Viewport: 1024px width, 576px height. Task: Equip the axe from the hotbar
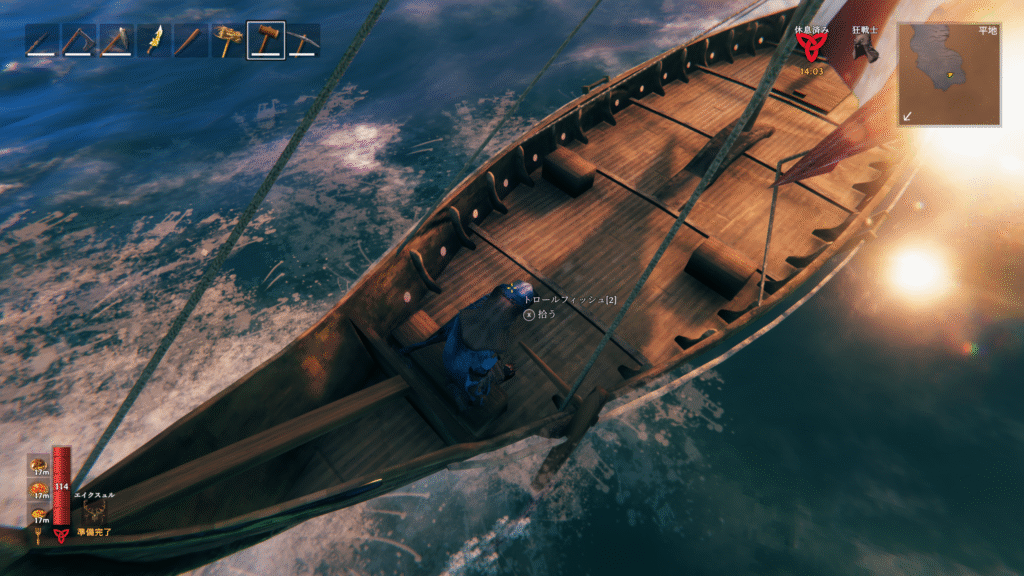(116, 40)
